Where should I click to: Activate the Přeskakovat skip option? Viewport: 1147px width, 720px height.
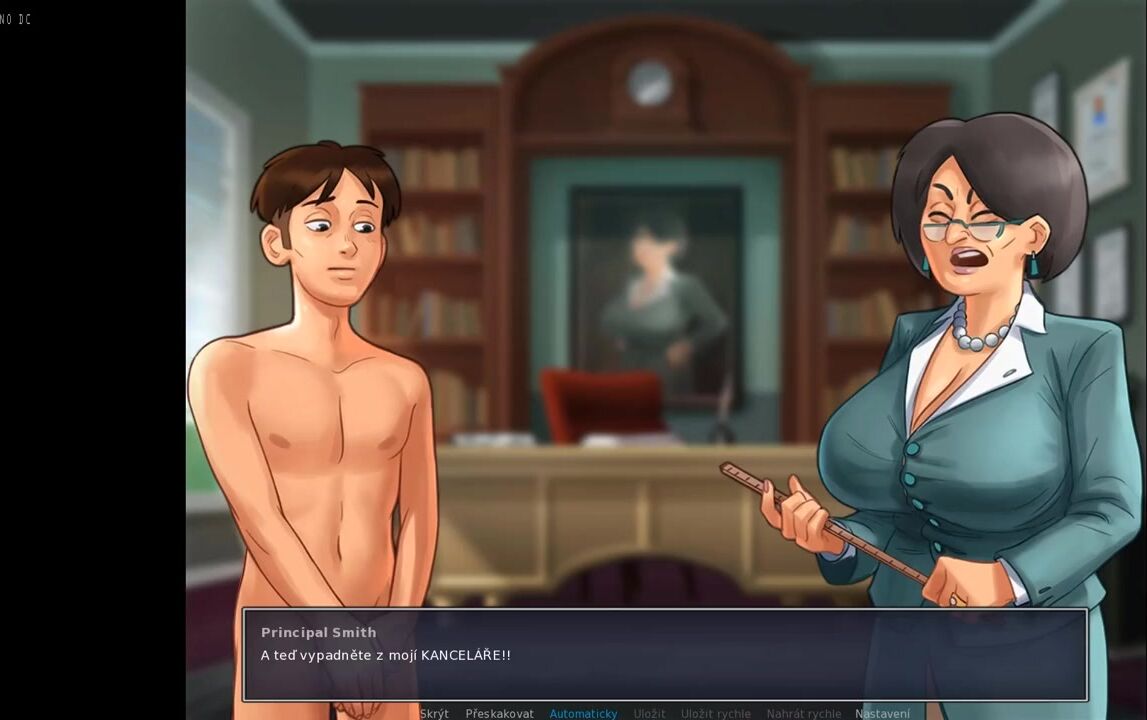(x=499, y=713)
